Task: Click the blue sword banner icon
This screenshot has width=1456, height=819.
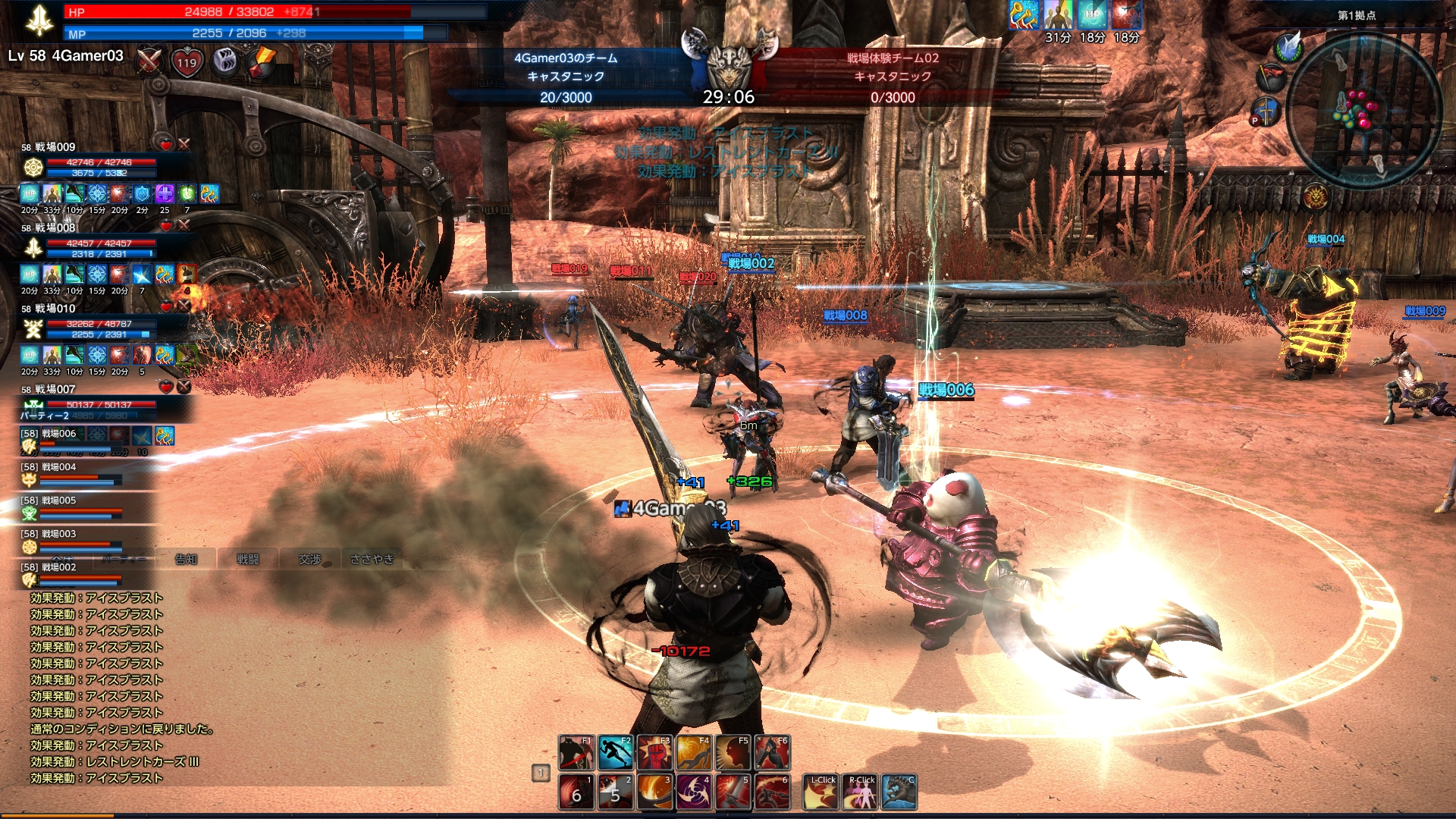Action: 1265,111
